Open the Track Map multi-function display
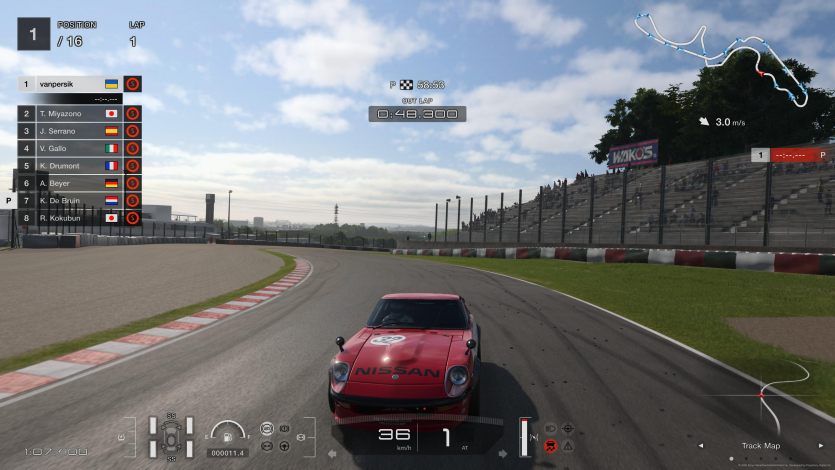This screenshot has height=470, width=835. coord(761,445)
